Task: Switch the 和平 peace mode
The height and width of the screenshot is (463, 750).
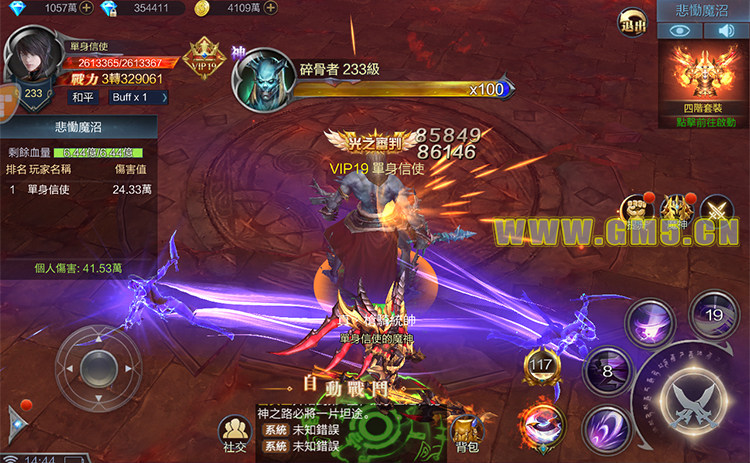Action: click(x=83, y=97)
